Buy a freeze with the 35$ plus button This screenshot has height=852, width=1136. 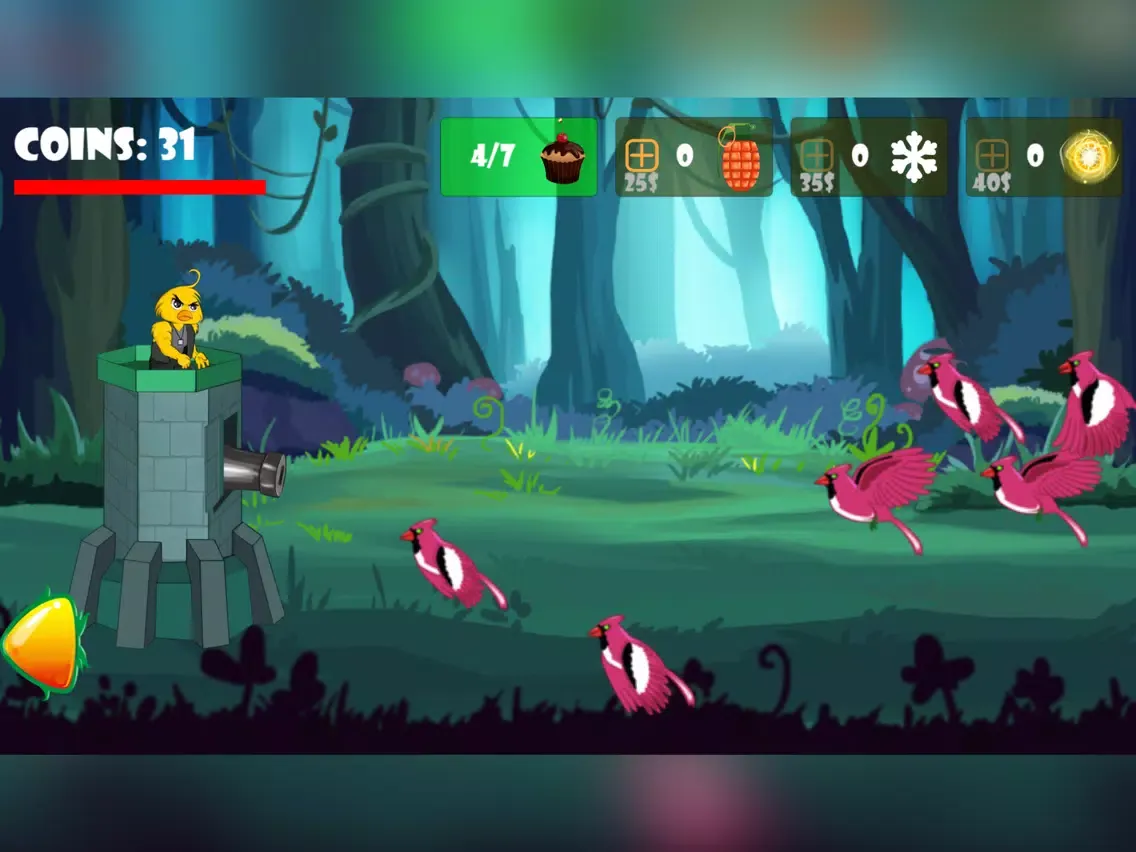[x=817, y=156]
